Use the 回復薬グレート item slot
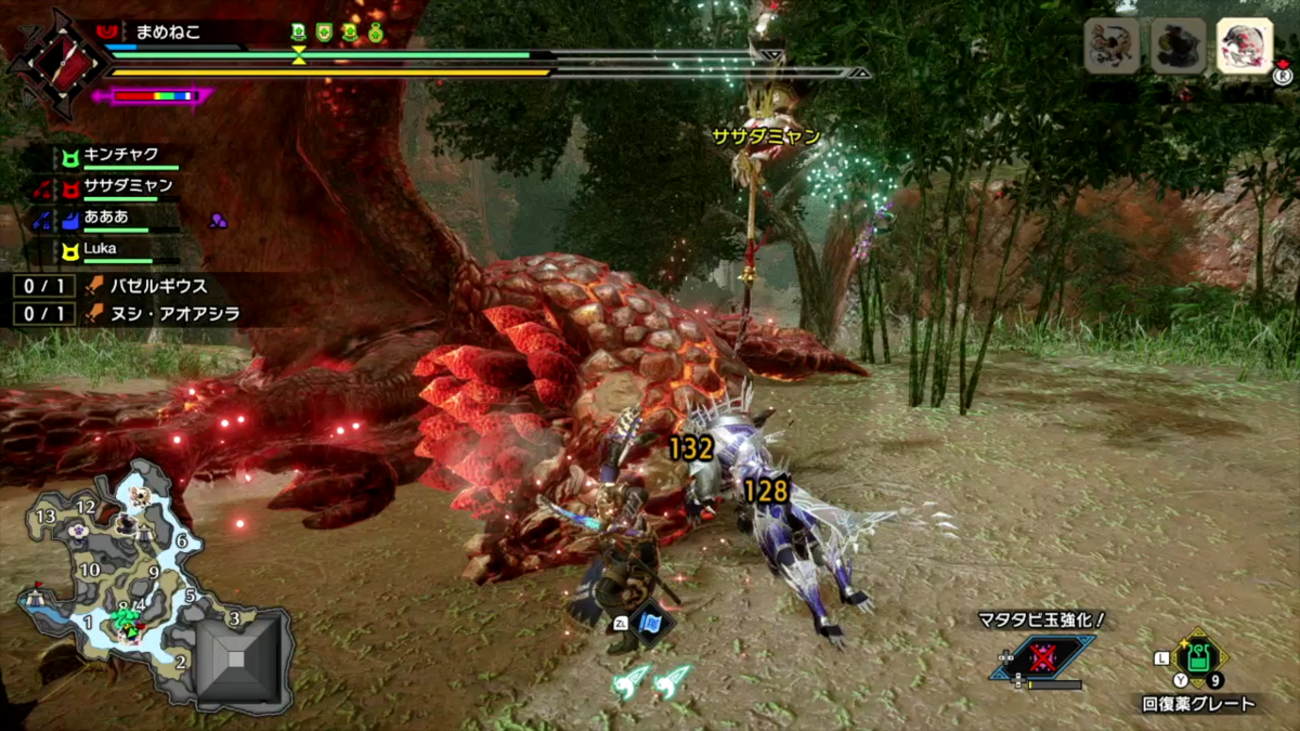1300x731 pixels. (1199, 659)
